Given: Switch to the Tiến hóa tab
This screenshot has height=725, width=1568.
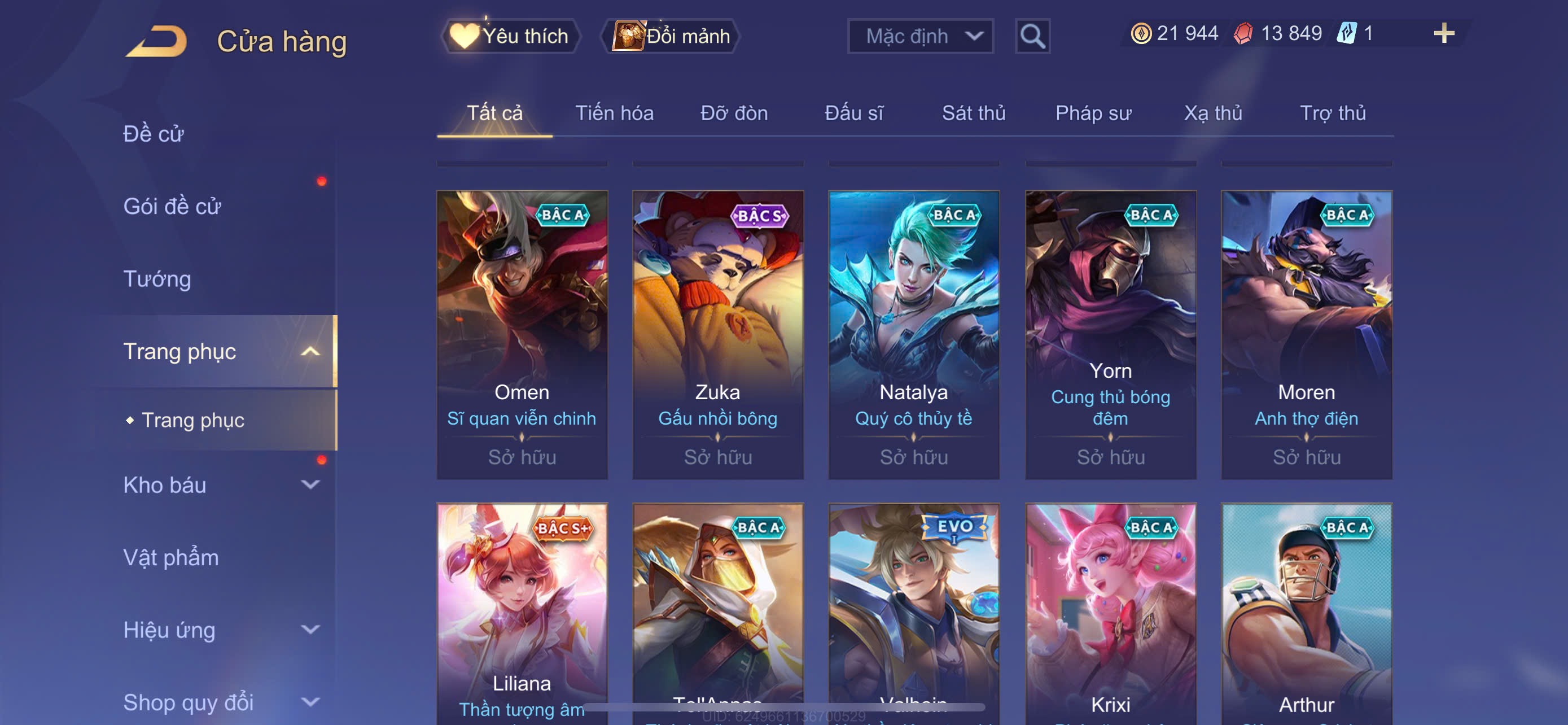Looking at the screenshot, I should click(x=614, y=113).
